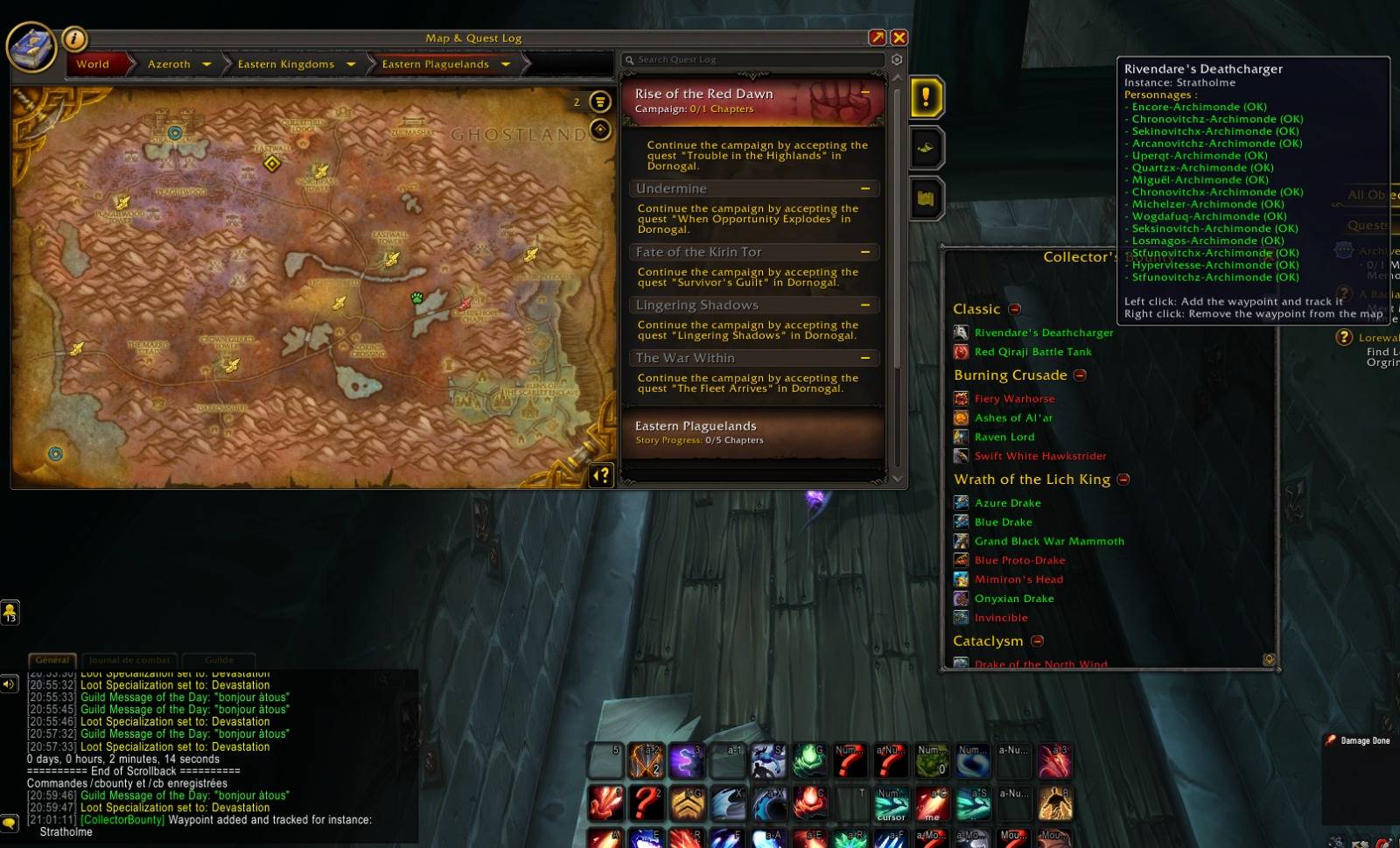Mute chat with the speaker icon
1400x848 pixels.
coord(10,683)
